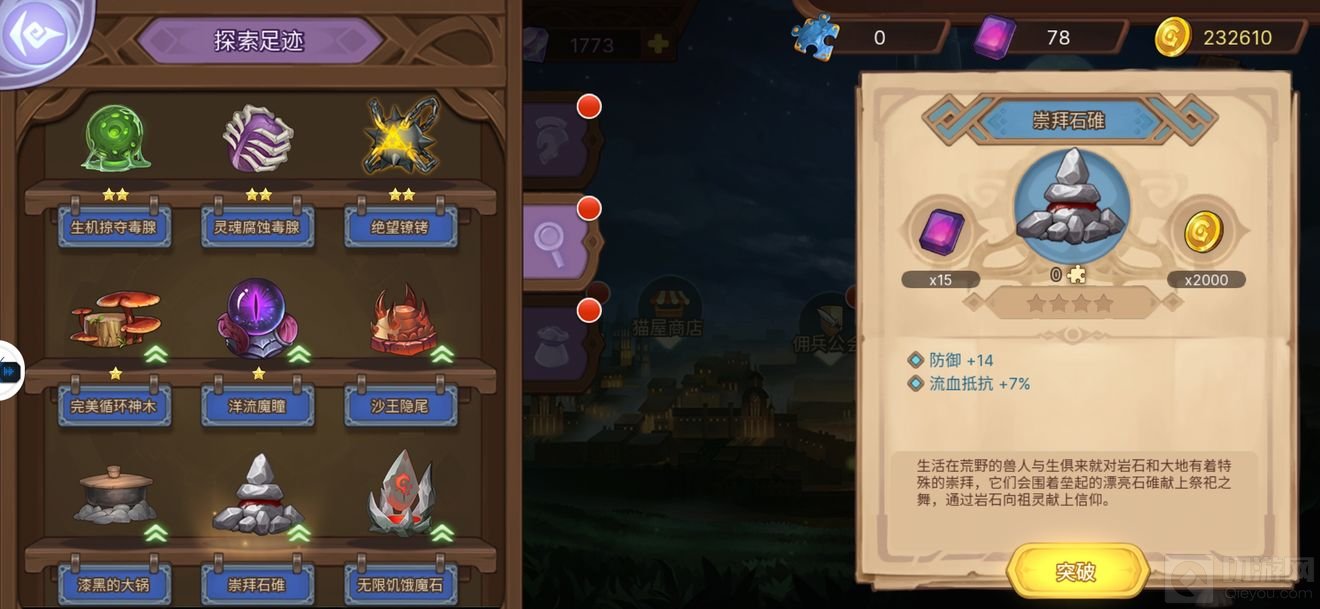Tap the gold coin cost icon

tap(1204, 232)
